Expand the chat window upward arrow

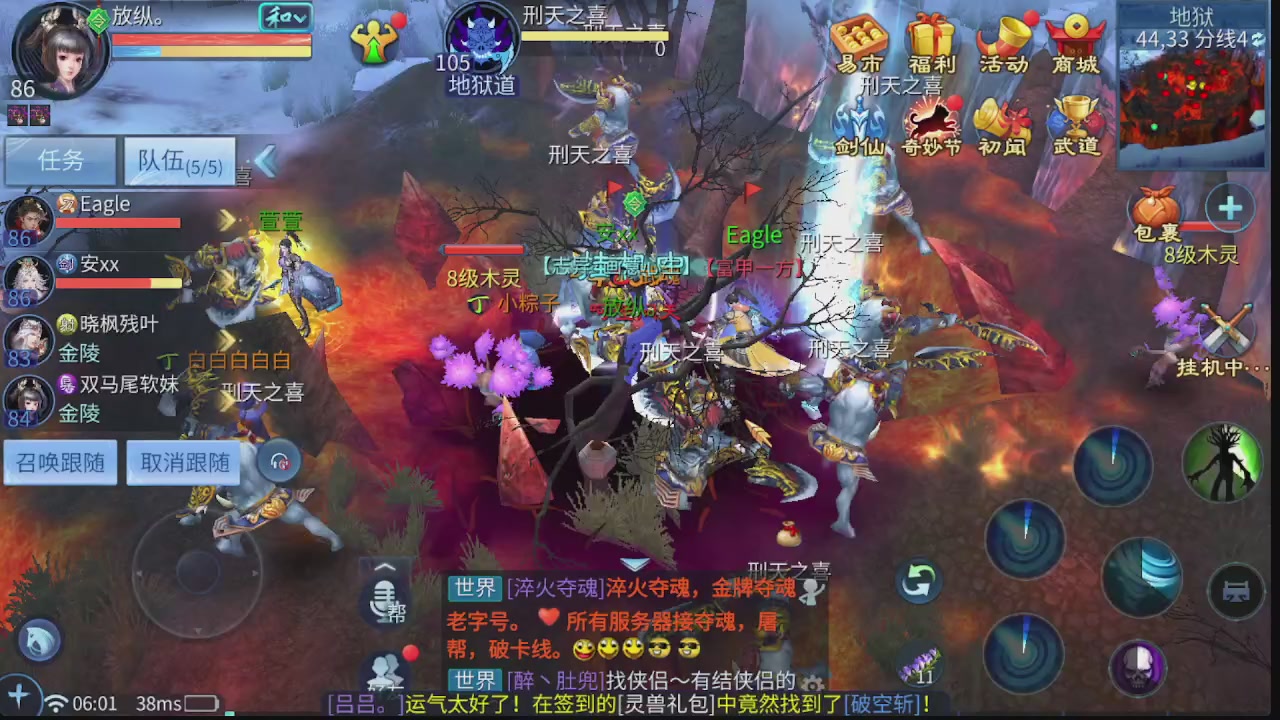click(385, 567)
